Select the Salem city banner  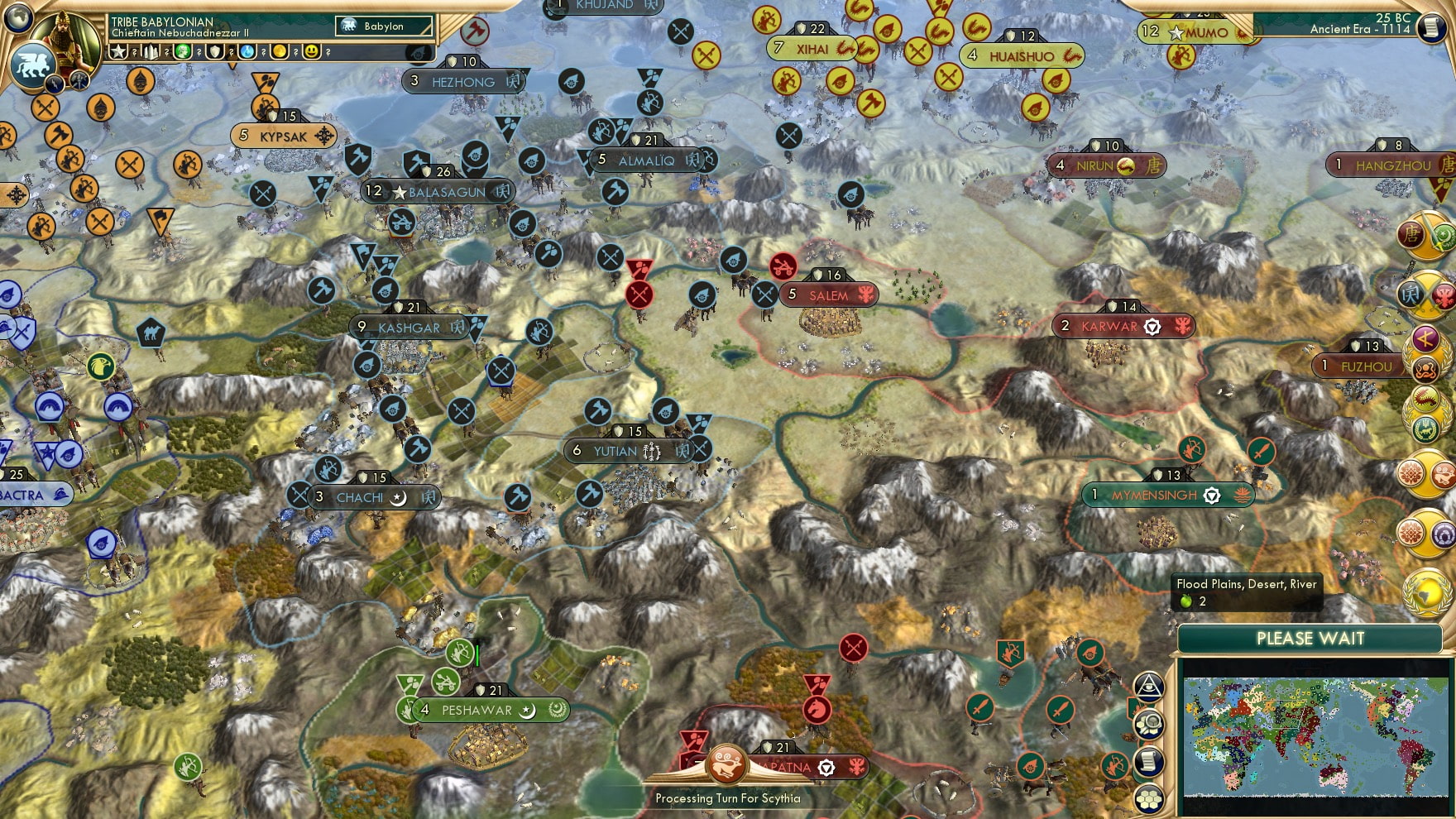click(x=830, y=295)
